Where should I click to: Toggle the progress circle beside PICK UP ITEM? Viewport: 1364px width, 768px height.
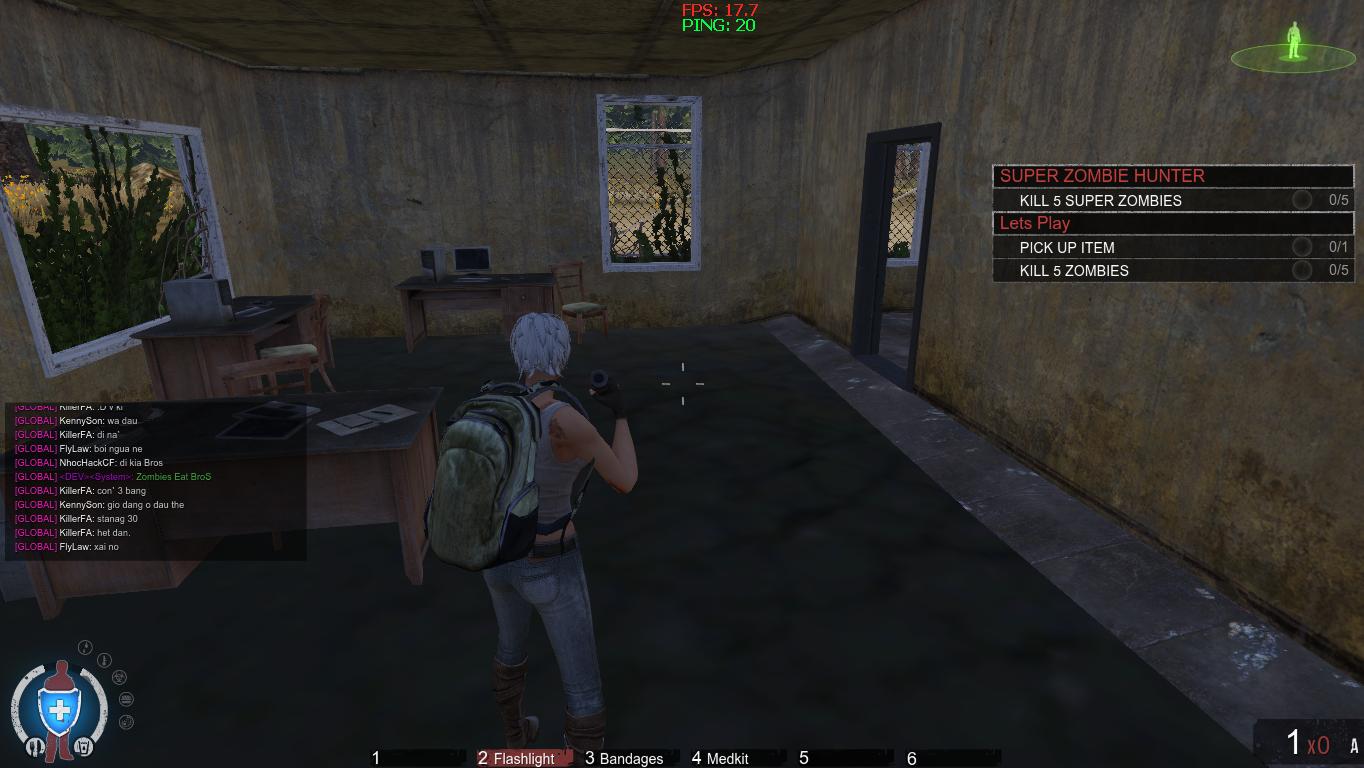(x=1302, y=247)
